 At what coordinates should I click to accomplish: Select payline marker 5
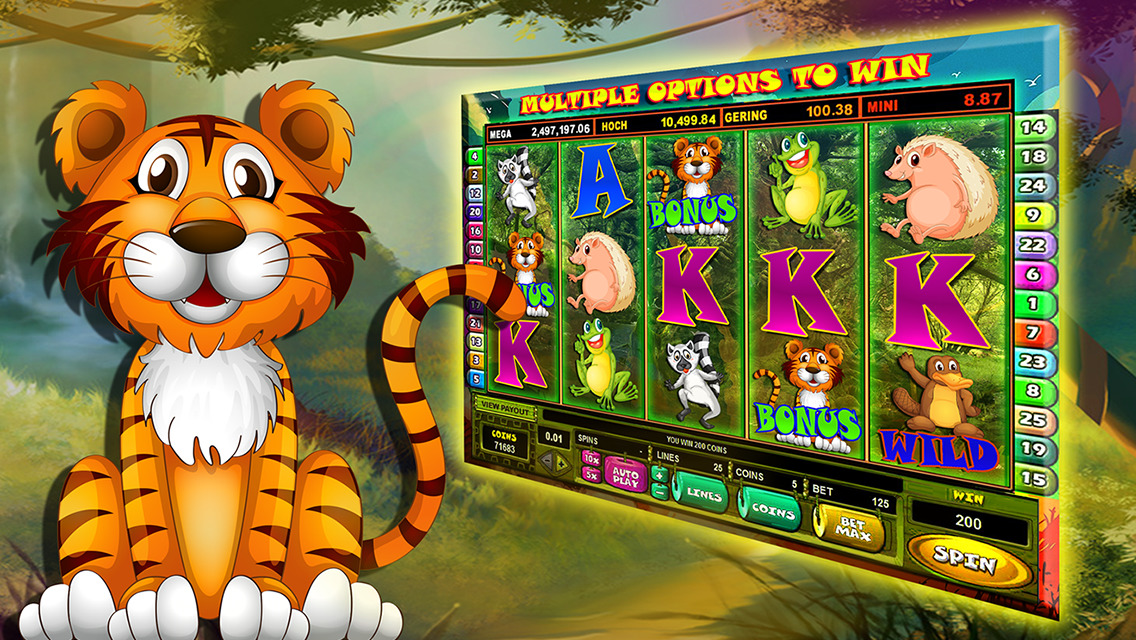click(476, 378)
